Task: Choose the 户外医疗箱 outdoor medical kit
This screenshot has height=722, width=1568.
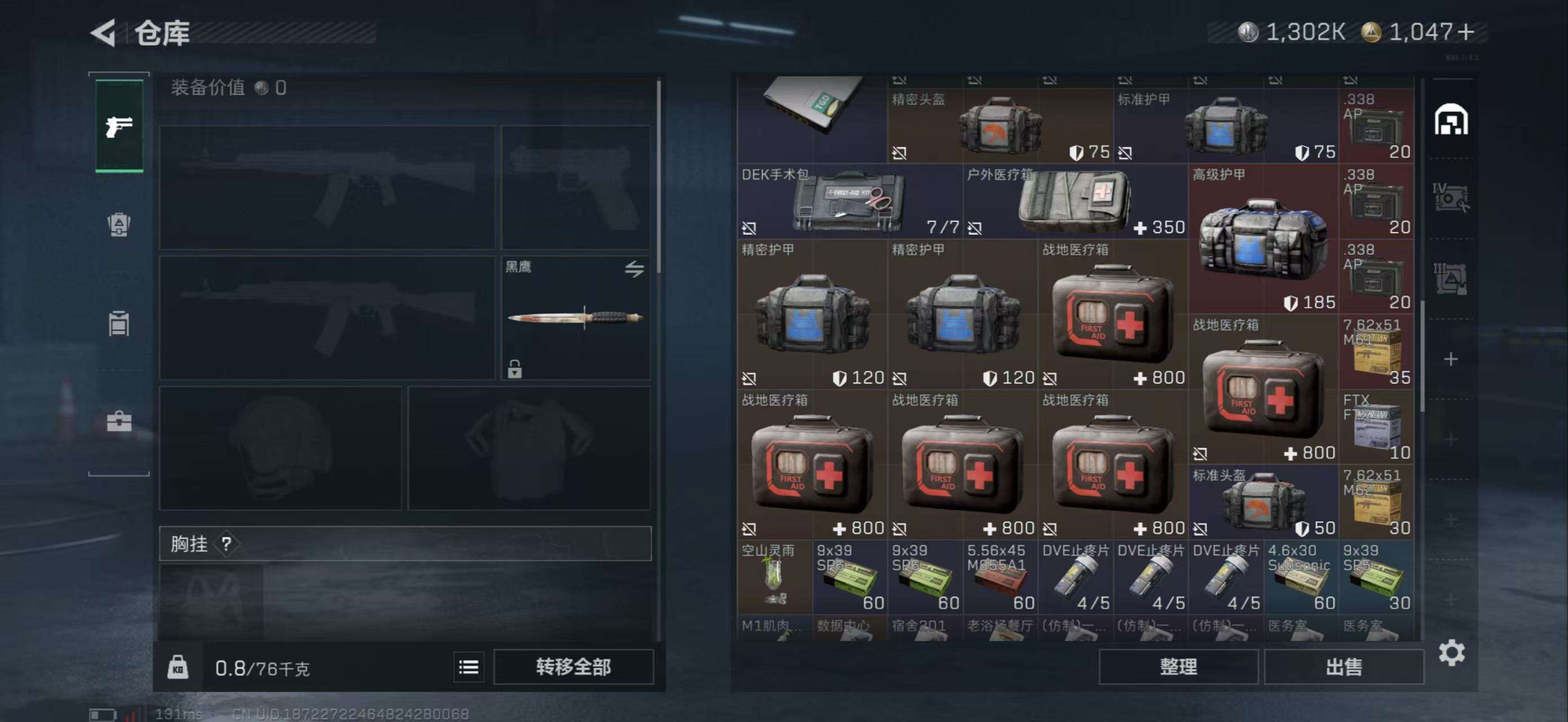Action: tap(1075, 201)
